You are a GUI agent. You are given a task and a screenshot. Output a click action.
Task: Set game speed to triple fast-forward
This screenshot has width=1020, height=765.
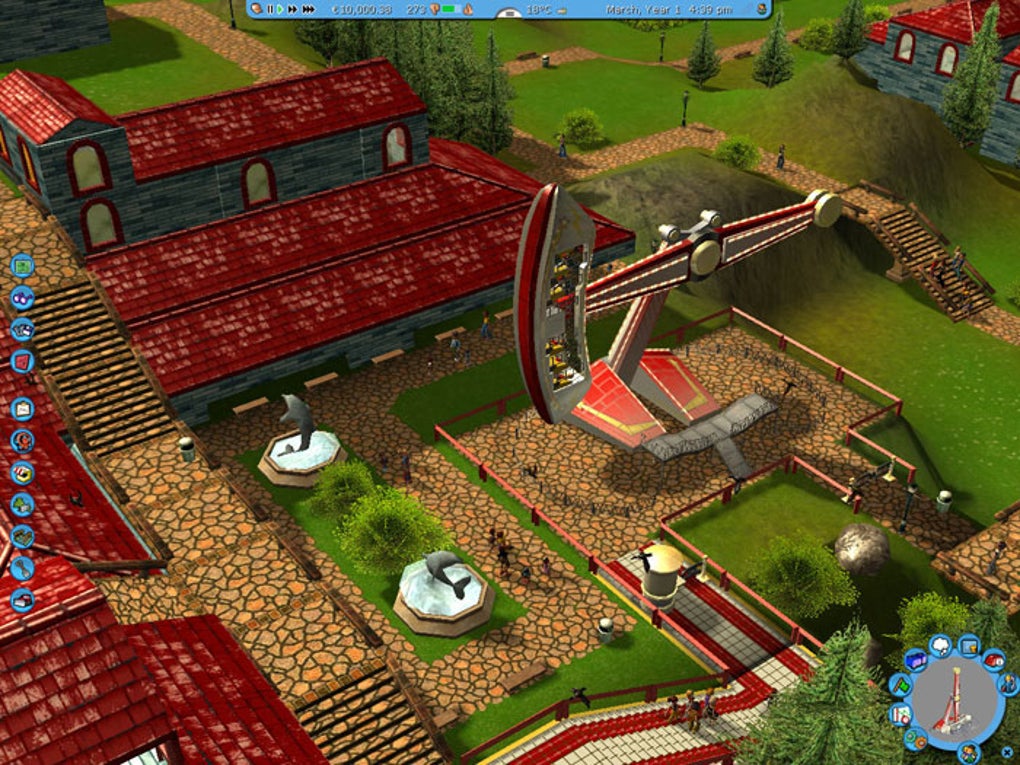pyautogui.click(x=308, y=9)
